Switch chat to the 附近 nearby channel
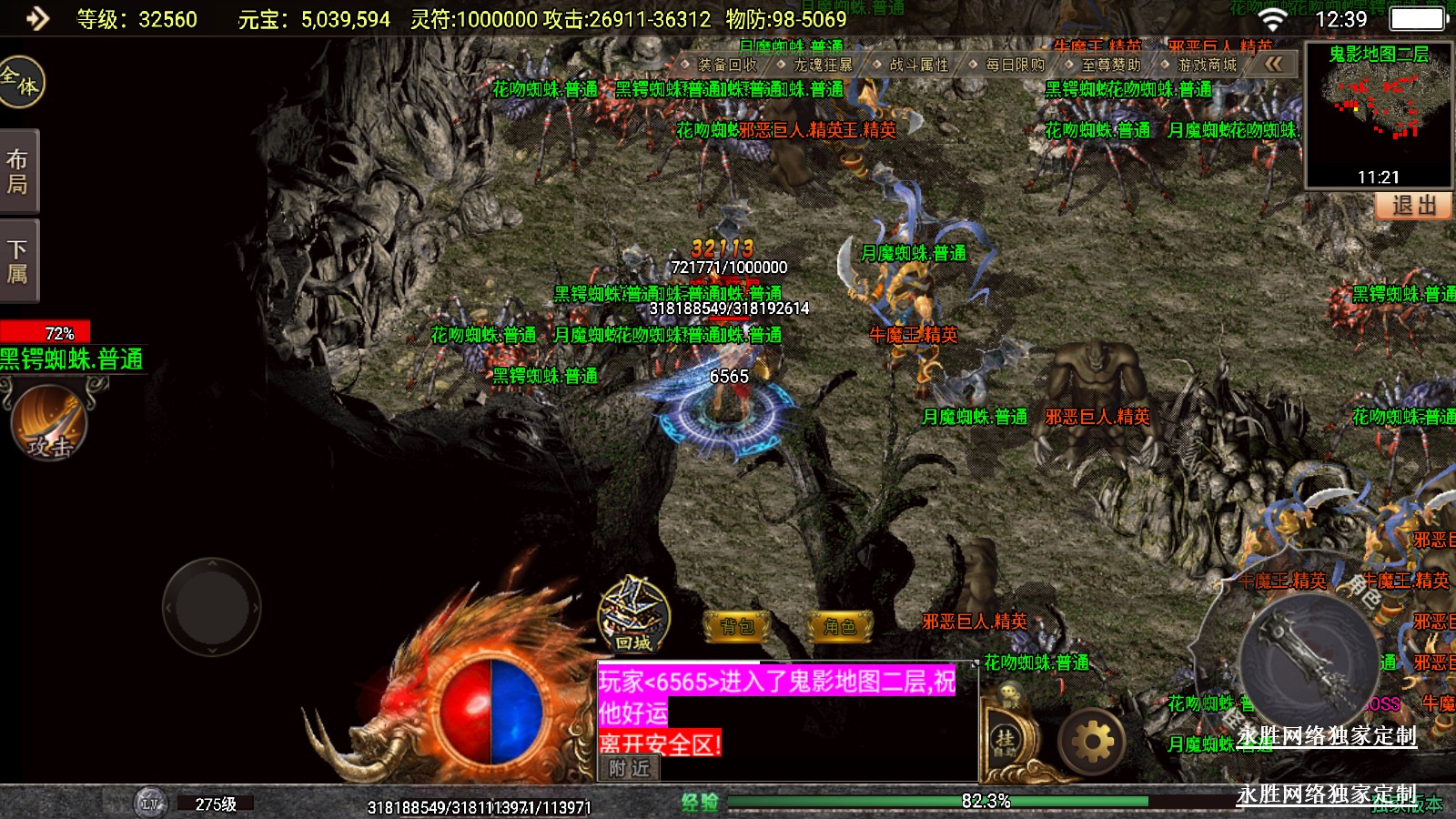Screen dimensions: 1456x819 pos(630,768)
